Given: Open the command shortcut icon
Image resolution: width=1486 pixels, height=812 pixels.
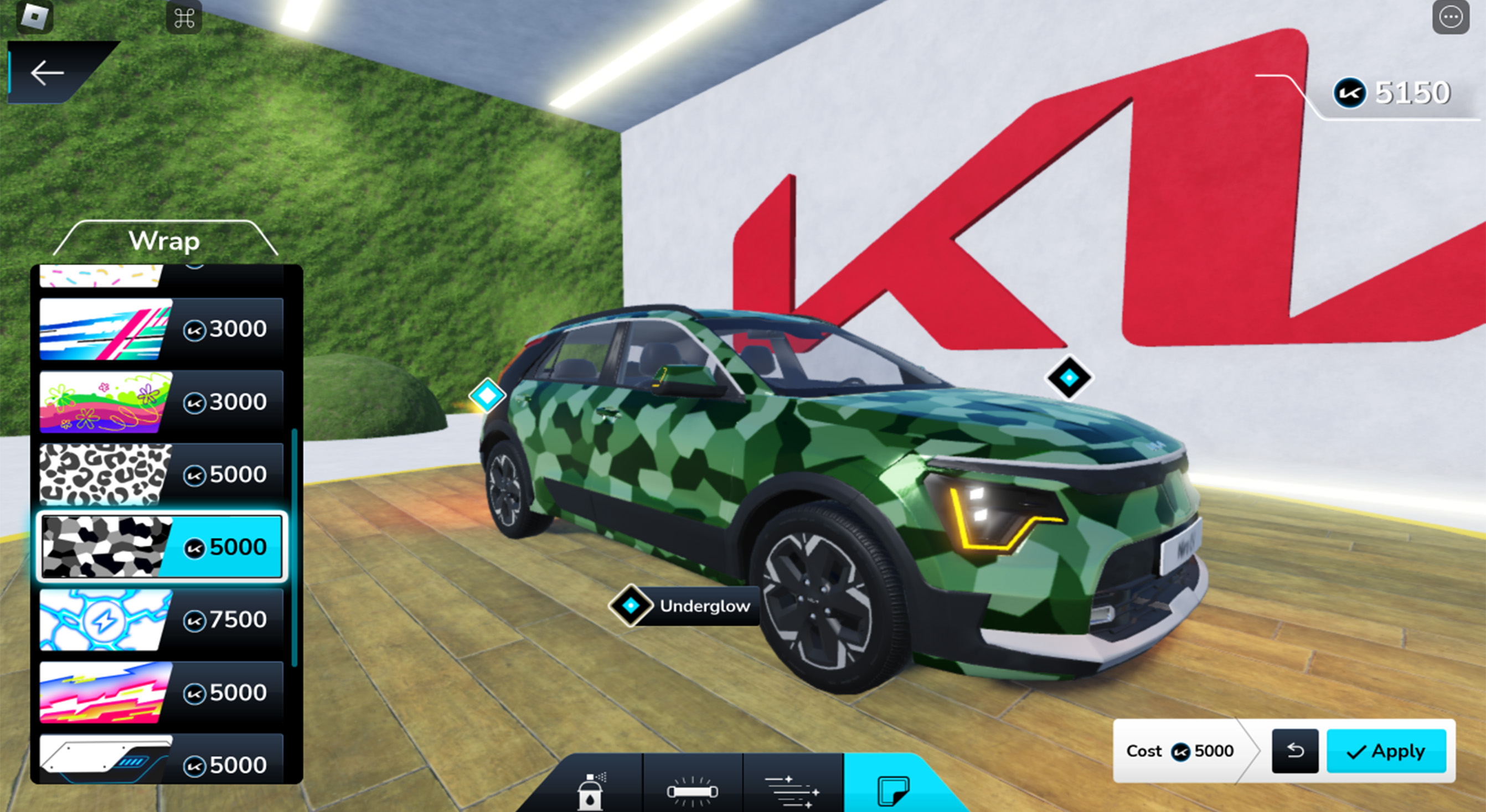Looking at the screenshot, I should [x=183, y=17].
